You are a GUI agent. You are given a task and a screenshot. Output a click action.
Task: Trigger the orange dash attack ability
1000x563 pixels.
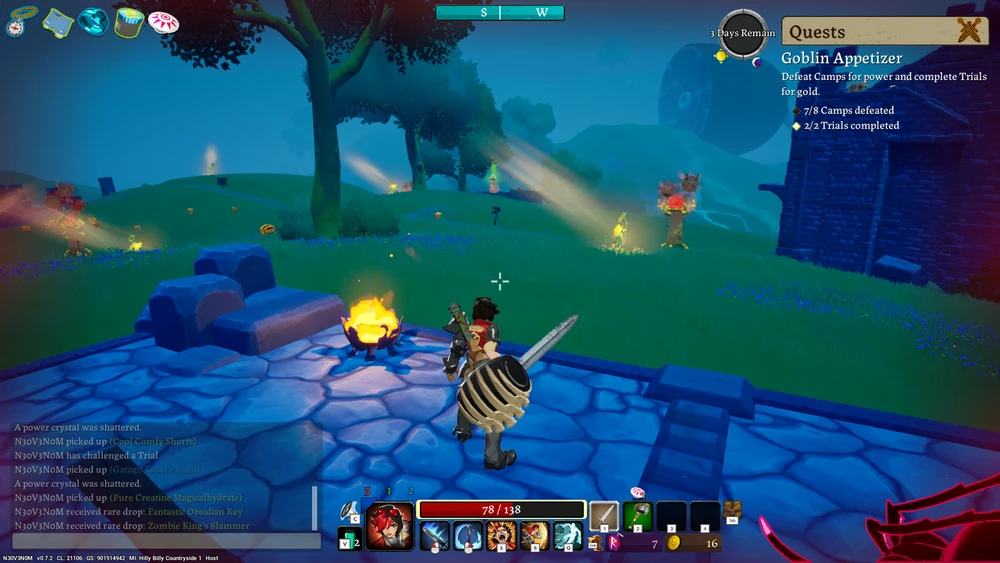534,536
